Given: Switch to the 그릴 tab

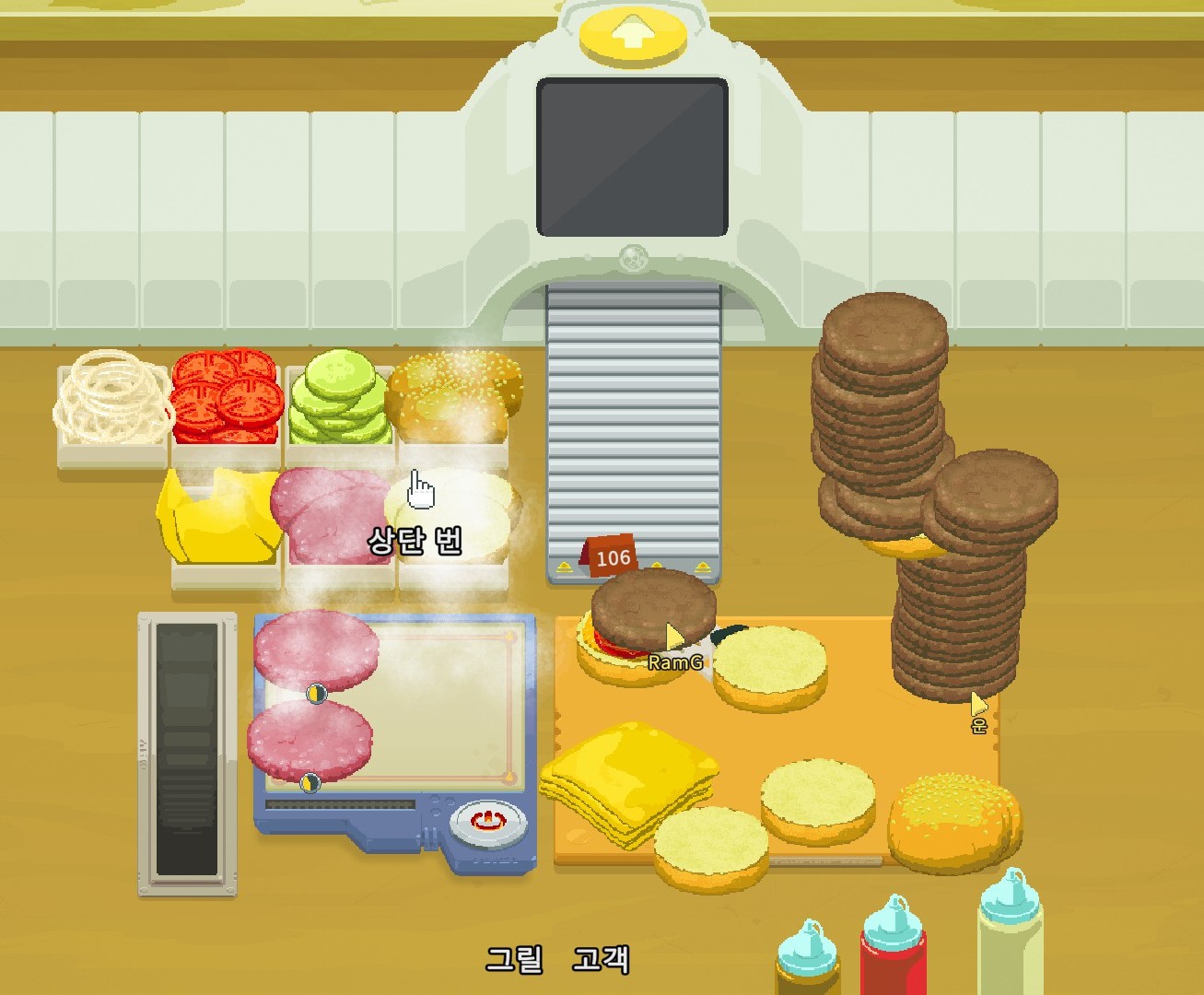Looking at the screenshot, I should click(x=513, y=959).
